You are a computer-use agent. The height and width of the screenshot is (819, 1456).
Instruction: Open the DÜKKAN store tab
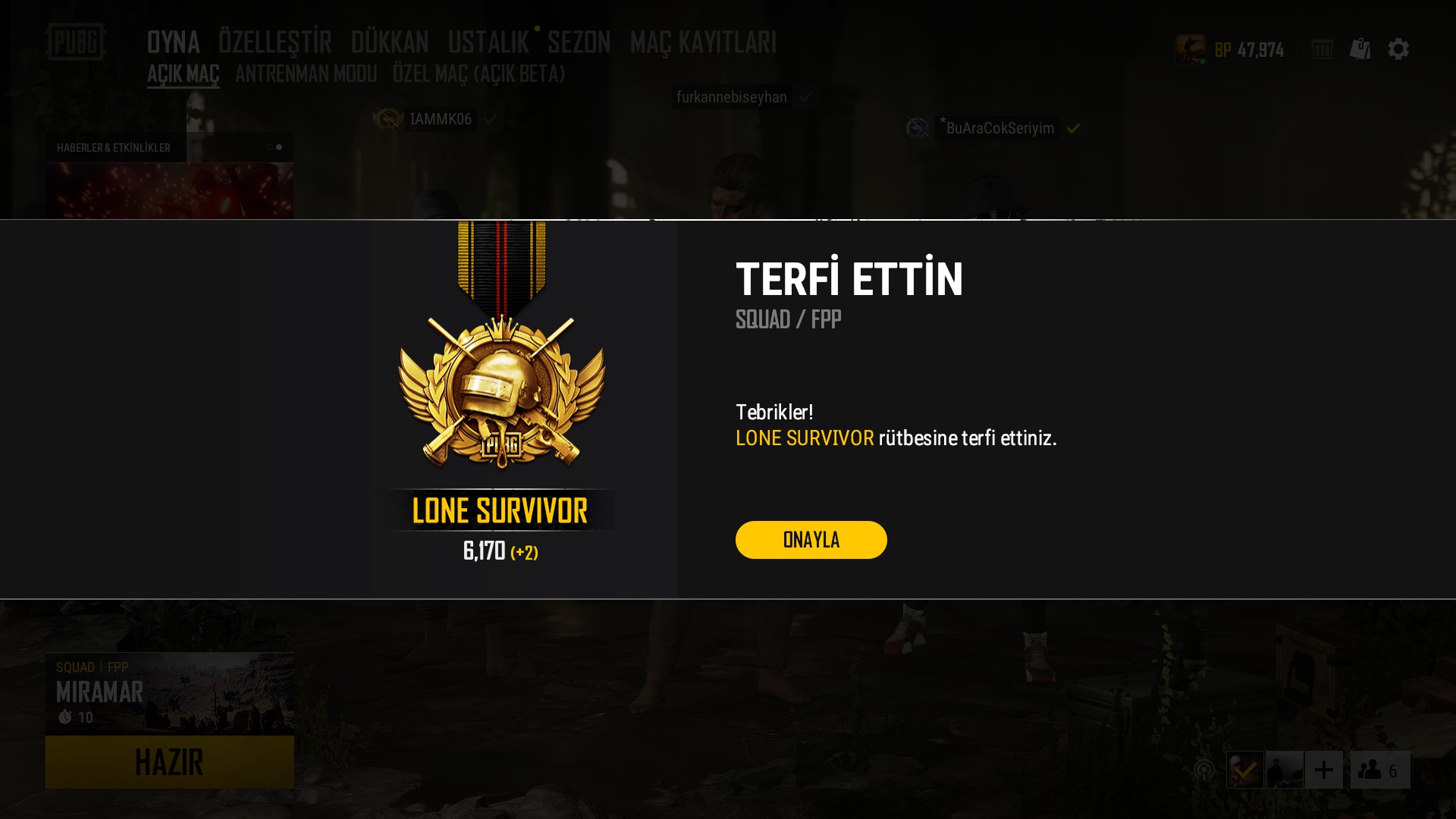pos(390,42)
